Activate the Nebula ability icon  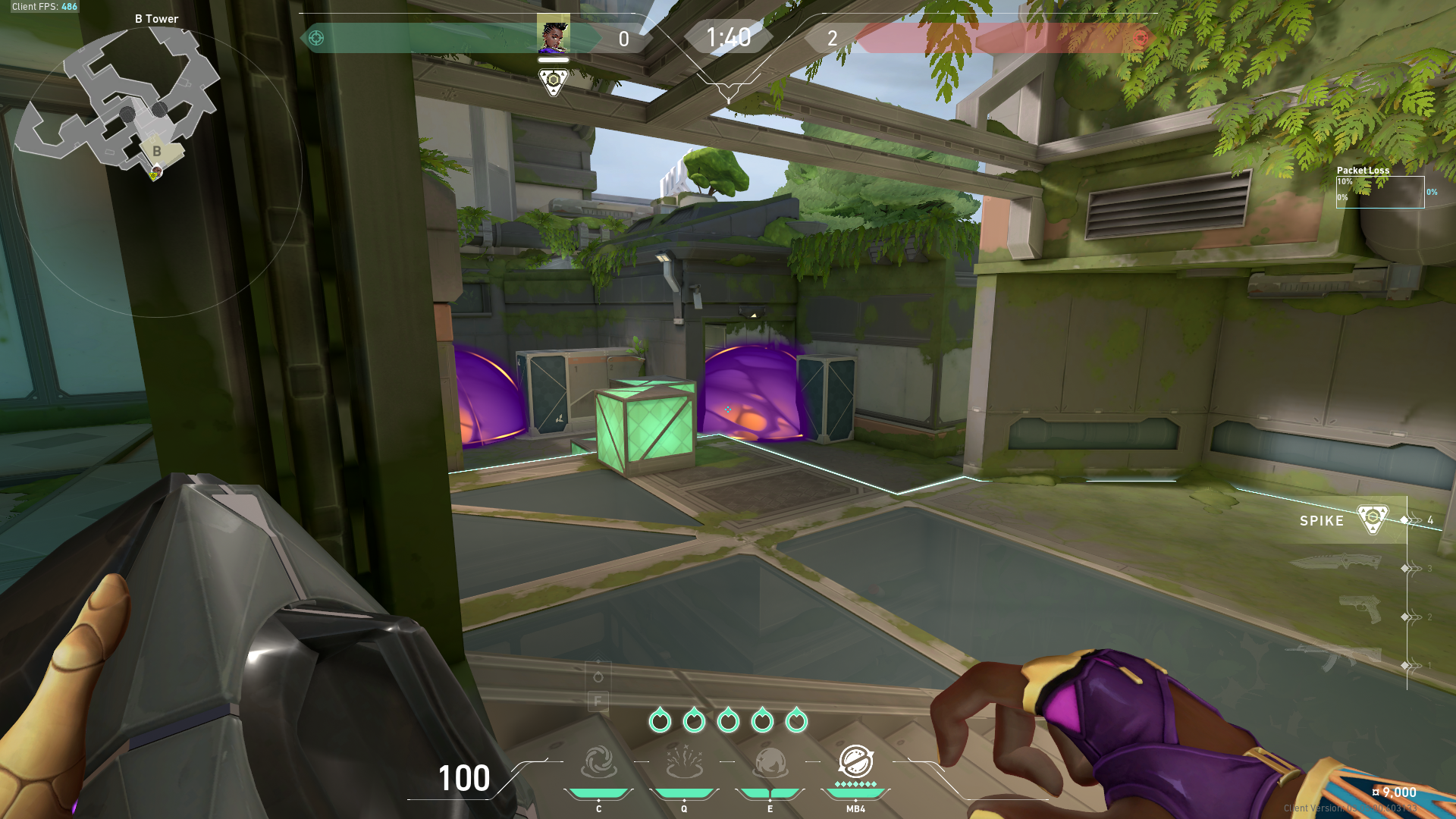[x=770, y=763]
